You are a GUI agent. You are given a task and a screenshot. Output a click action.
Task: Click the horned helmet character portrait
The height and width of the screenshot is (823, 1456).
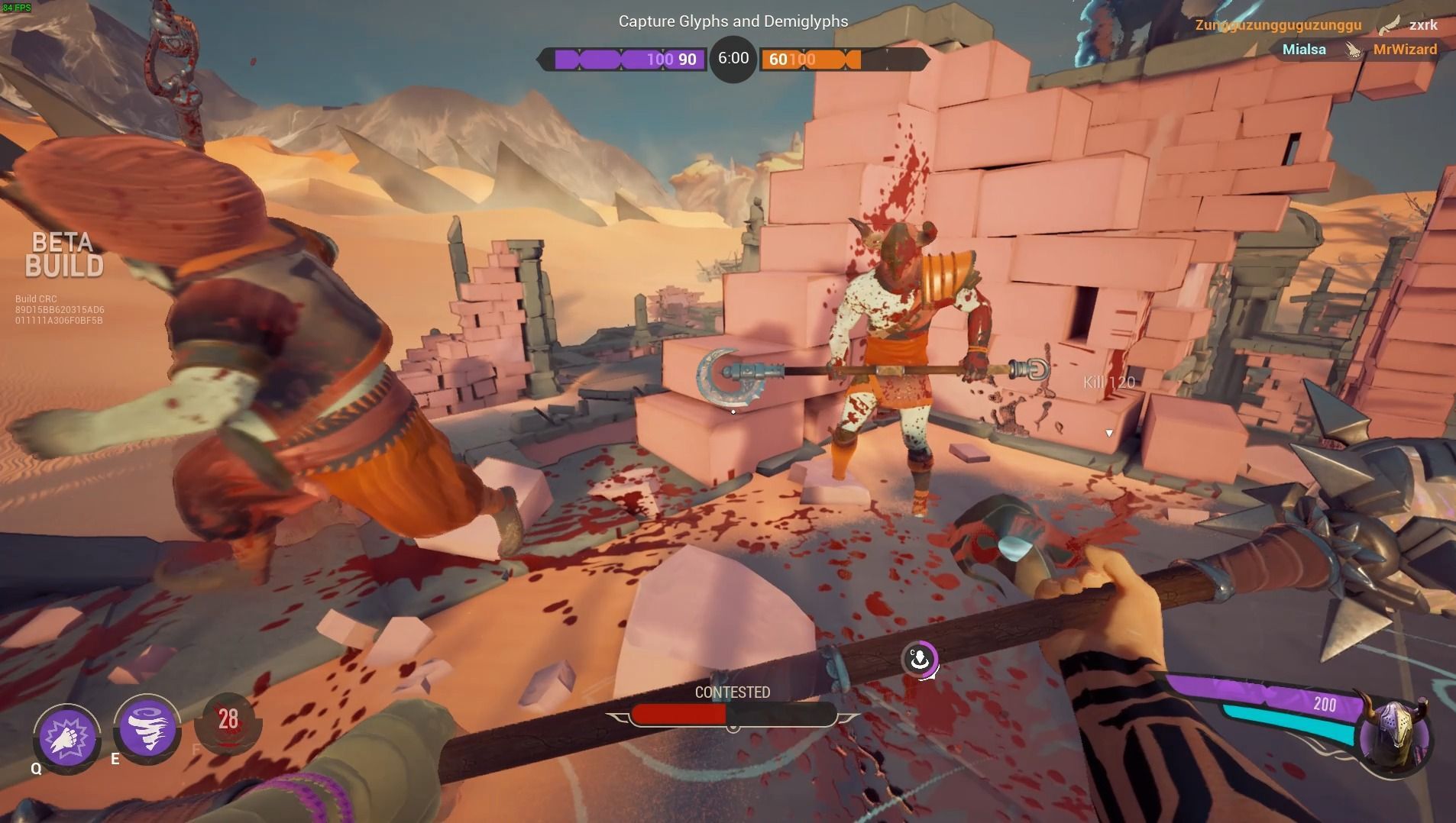coord(1394,734)
